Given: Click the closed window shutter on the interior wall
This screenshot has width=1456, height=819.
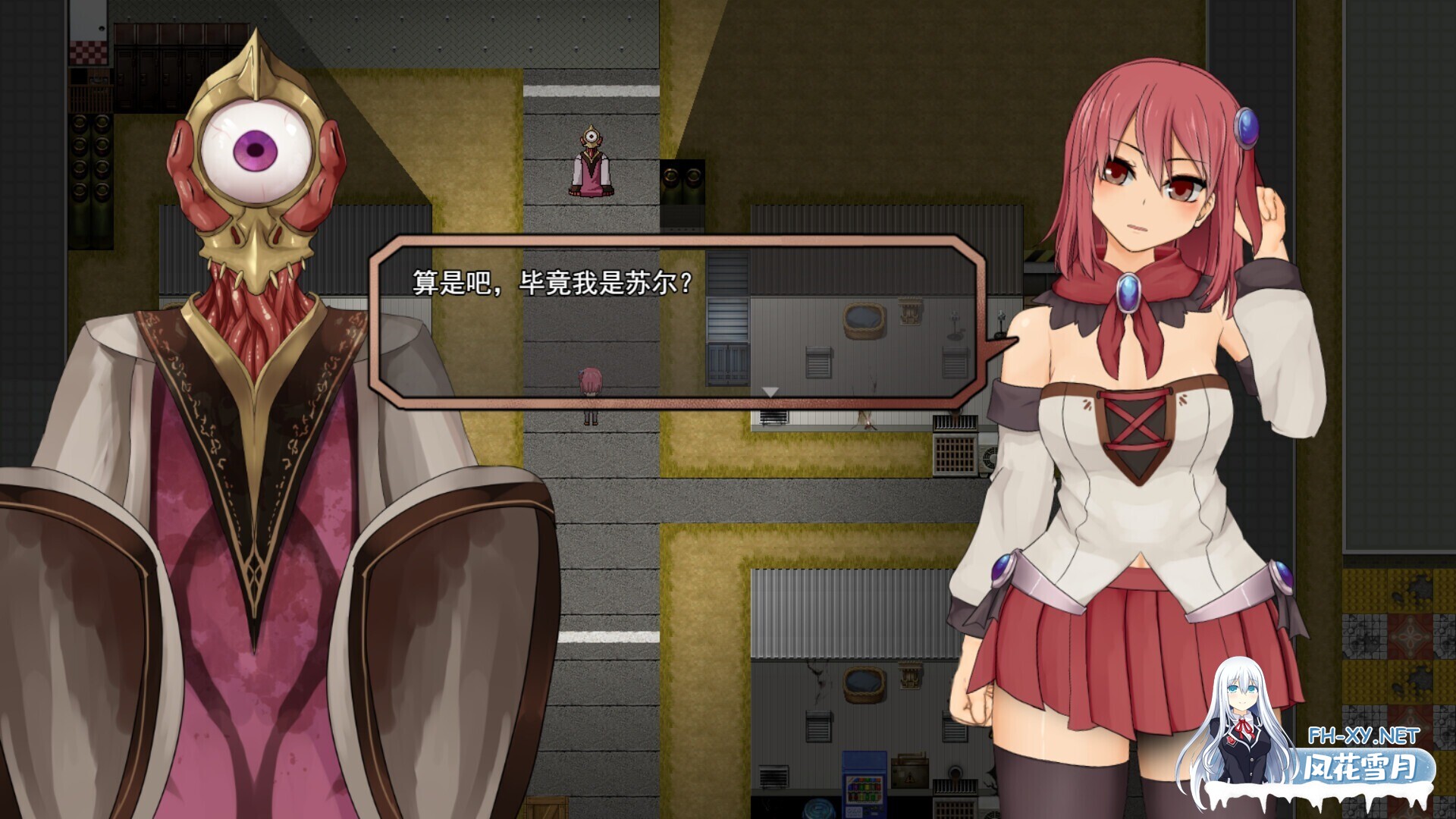Looking at the screenshot, I should click(x=820, y=361).
